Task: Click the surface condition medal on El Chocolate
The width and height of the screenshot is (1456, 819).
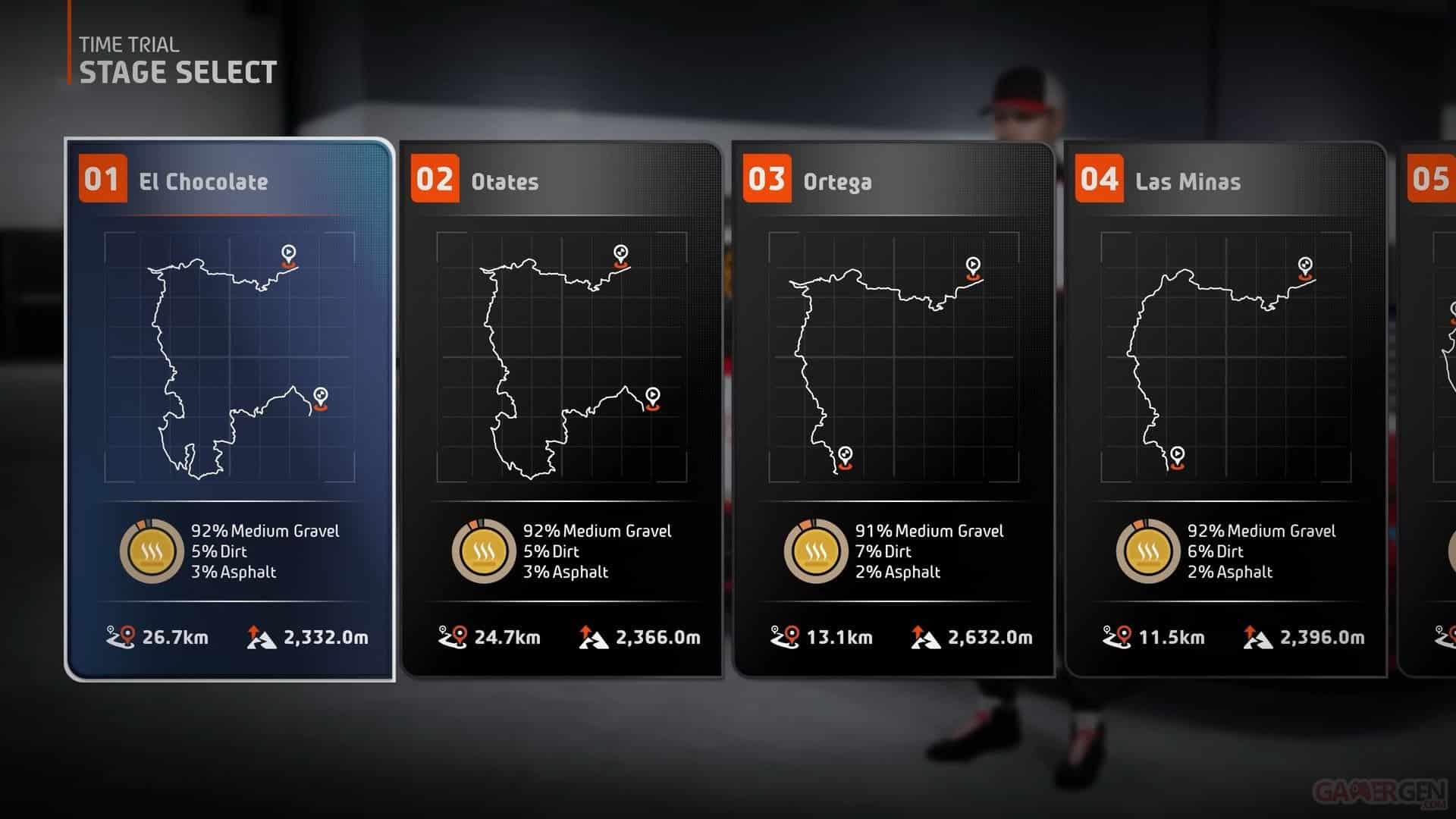Action: [152, 551]
